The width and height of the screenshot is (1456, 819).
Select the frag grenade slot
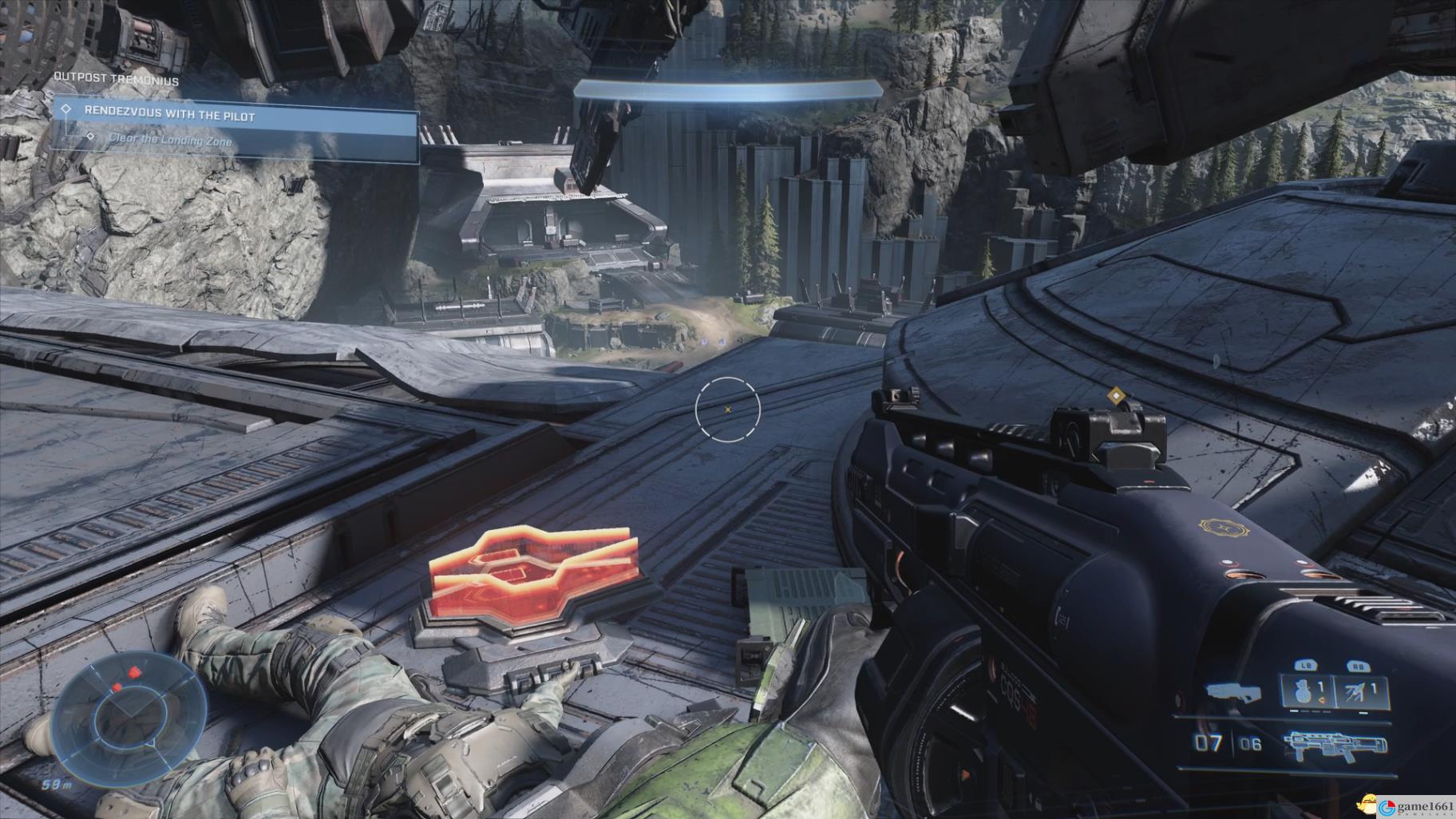(x=1304, y=691)
